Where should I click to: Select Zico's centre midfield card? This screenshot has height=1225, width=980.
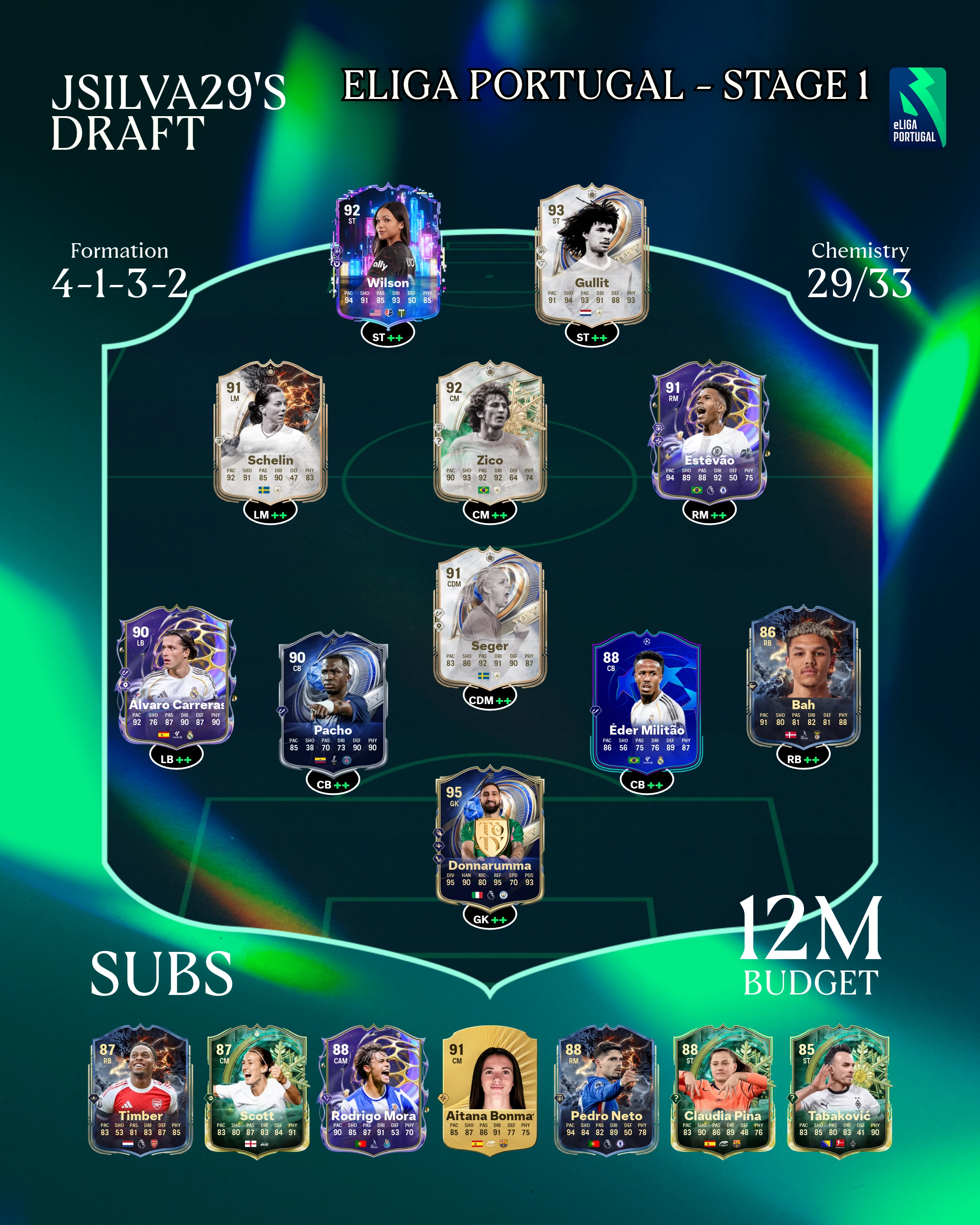pos(490,431)
